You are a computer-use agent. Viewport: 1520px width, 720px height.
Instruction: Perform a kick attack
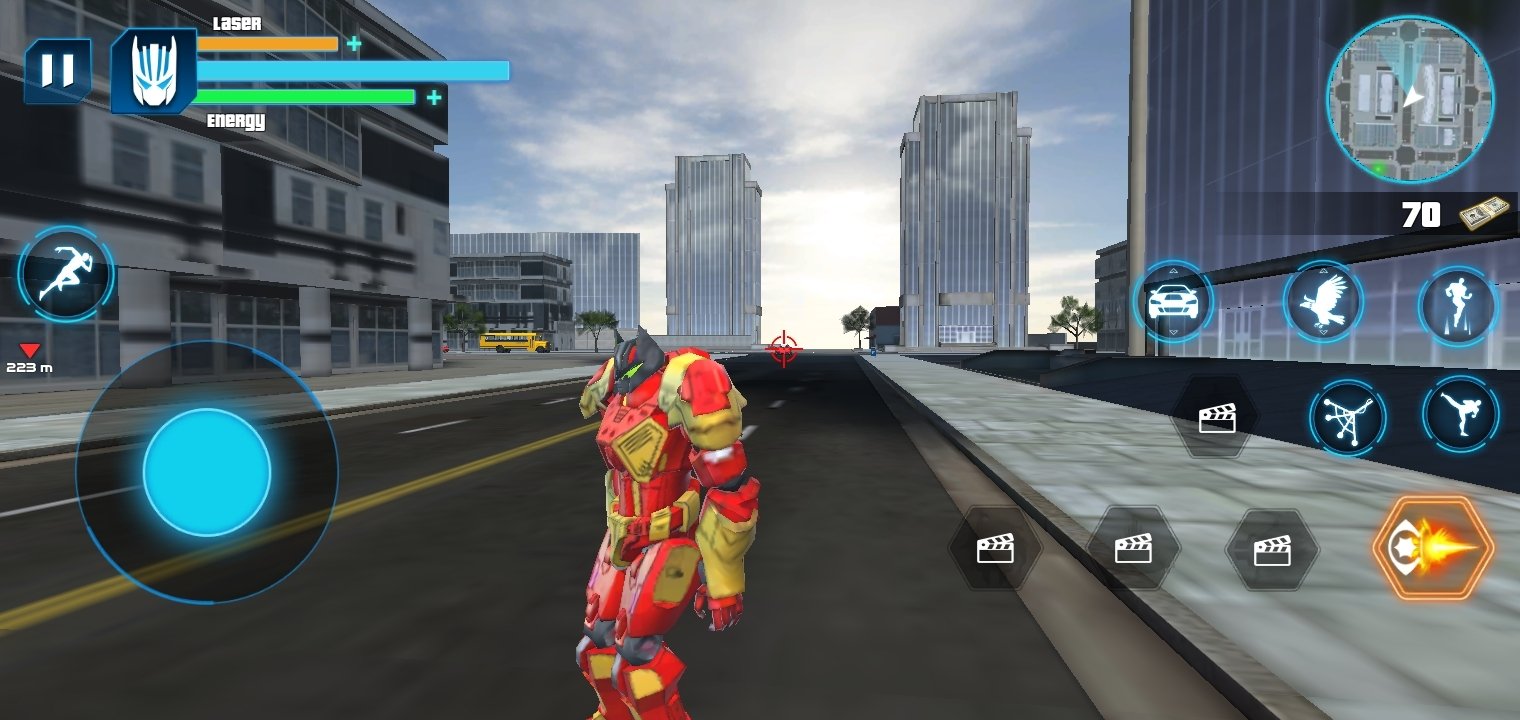(x=1460, y=414)
